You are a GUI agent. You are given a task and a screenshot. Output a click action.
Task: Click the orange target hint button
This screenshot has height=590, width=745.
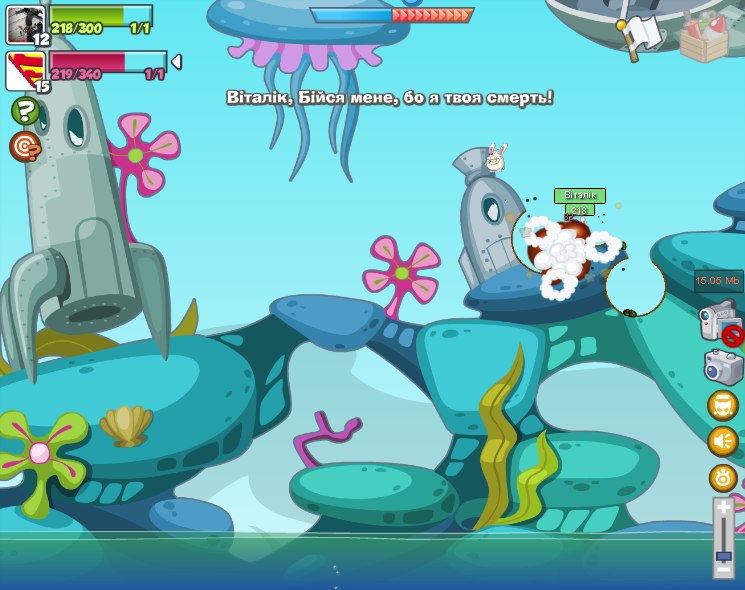[x=25, y=147]
